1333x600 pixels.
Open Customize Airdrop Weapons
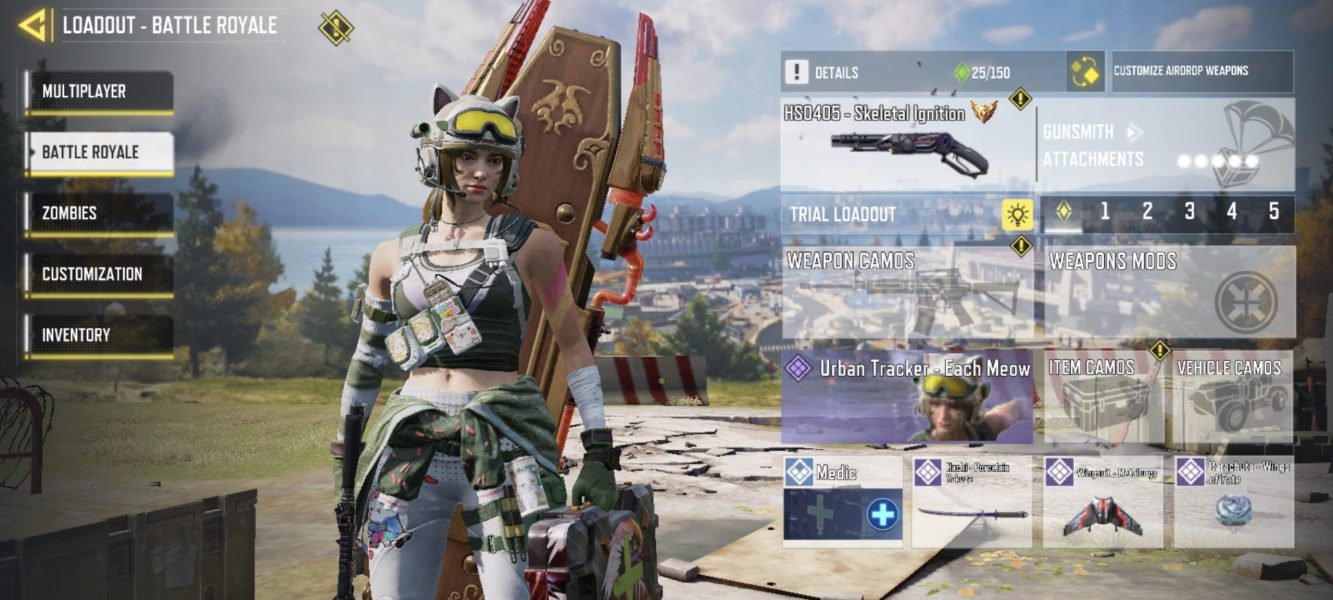coord(1202,72)
